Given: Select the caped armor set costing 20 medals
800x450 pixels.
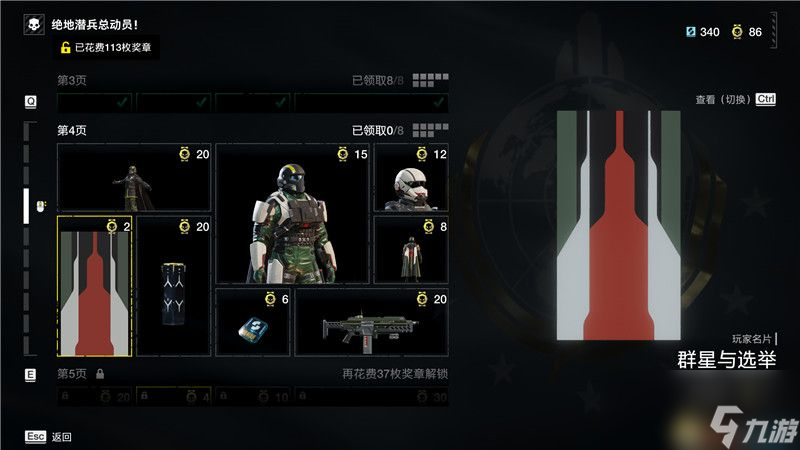Looking at the screenshot, I should pyautogui.click(x=134, y=177).
